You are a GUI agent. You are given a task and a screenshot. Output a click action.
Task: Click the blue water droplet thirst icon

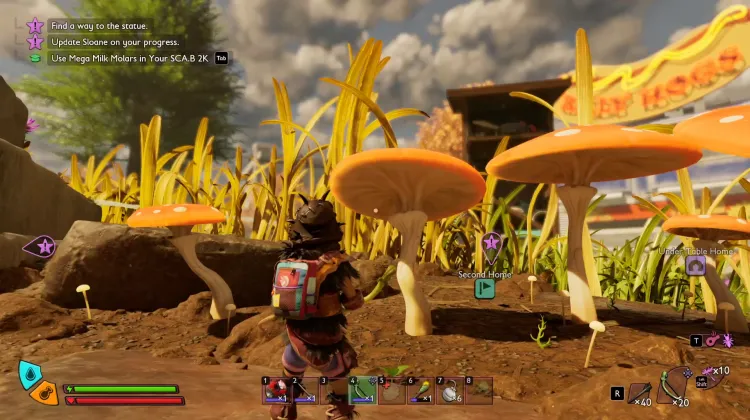coord(30,373)
